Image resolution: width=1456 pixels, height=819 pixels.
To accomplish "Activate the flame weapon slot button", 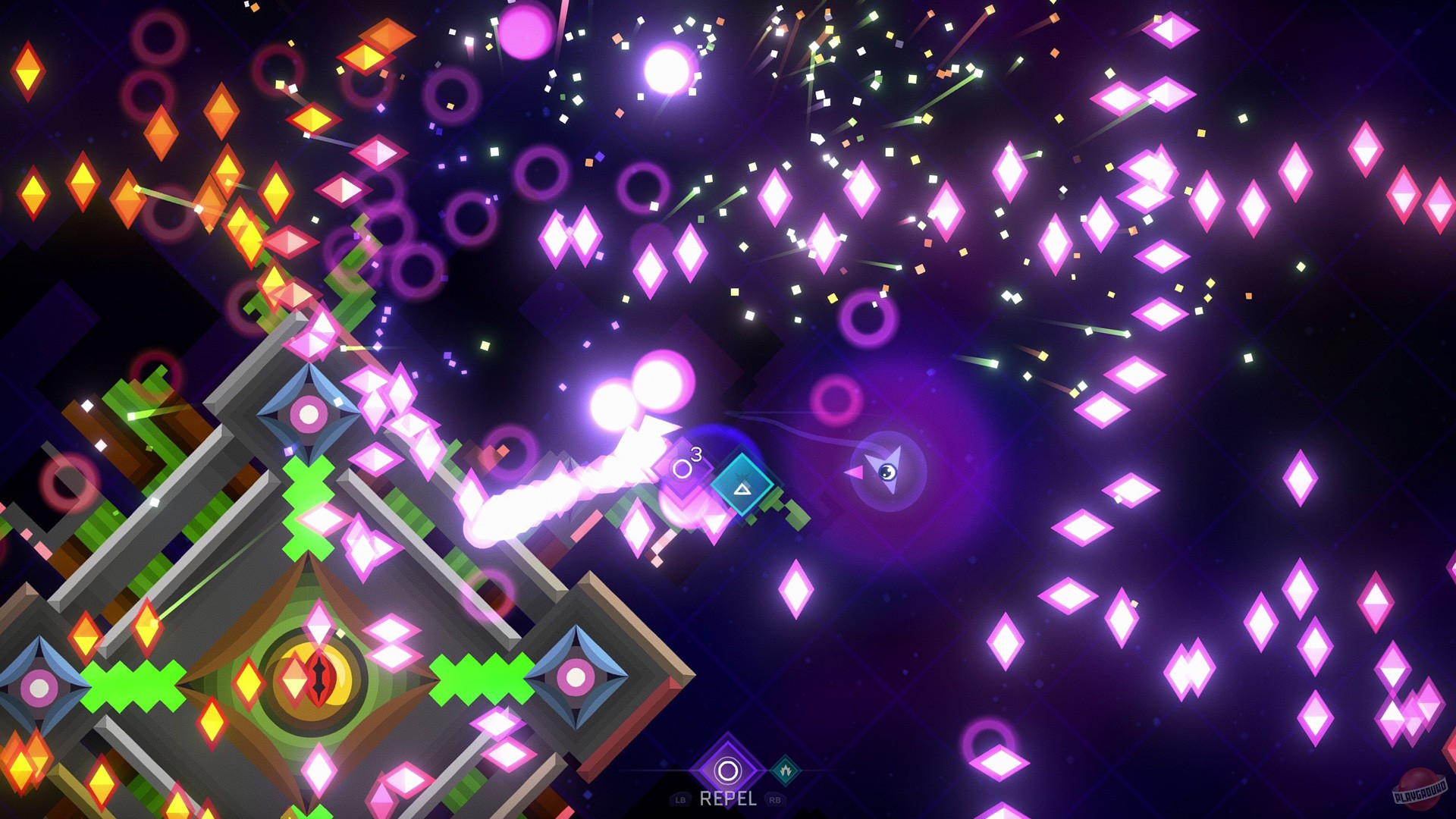I will [x=786, y=770].
